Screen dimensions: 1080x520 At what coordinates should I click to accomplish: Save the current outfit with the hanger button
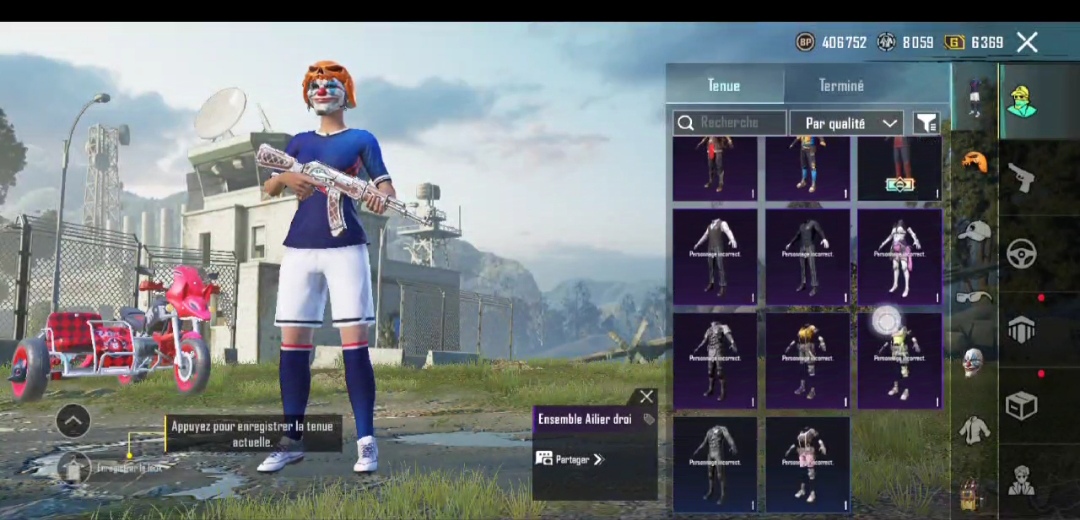click(74, 466)
